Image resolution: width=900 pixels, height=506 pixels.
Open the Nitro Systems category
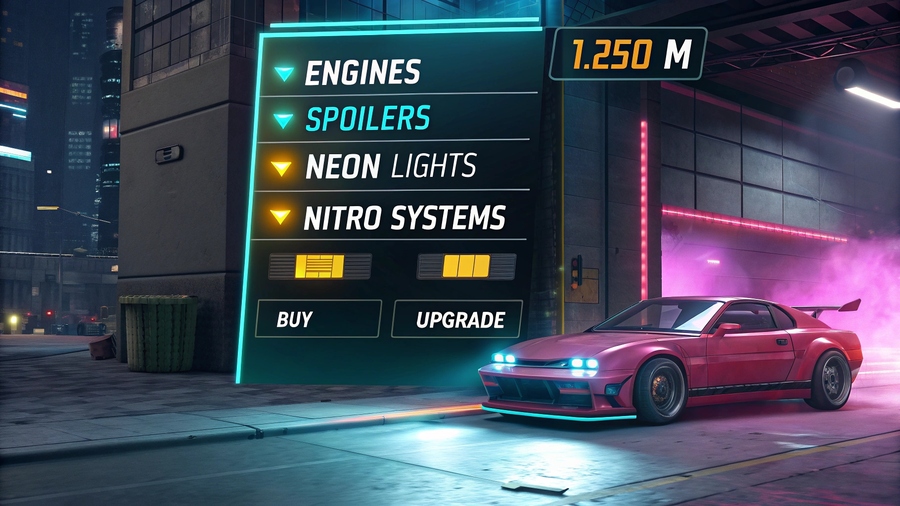404,217
